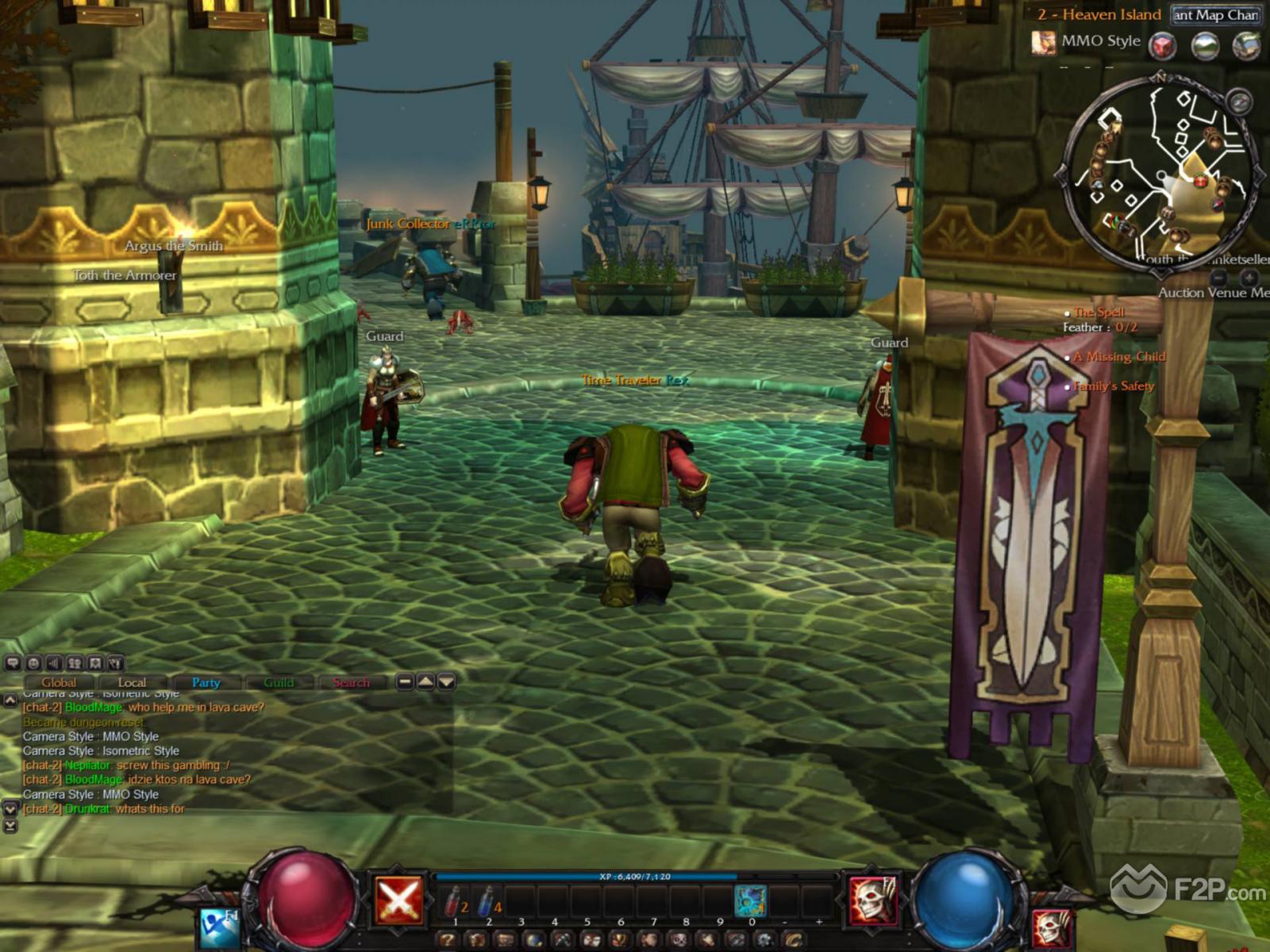Click the emoticon smiley icon above chat
Image resolution: width=1270 pixels, height=952 pixels.
coord(33,663)
